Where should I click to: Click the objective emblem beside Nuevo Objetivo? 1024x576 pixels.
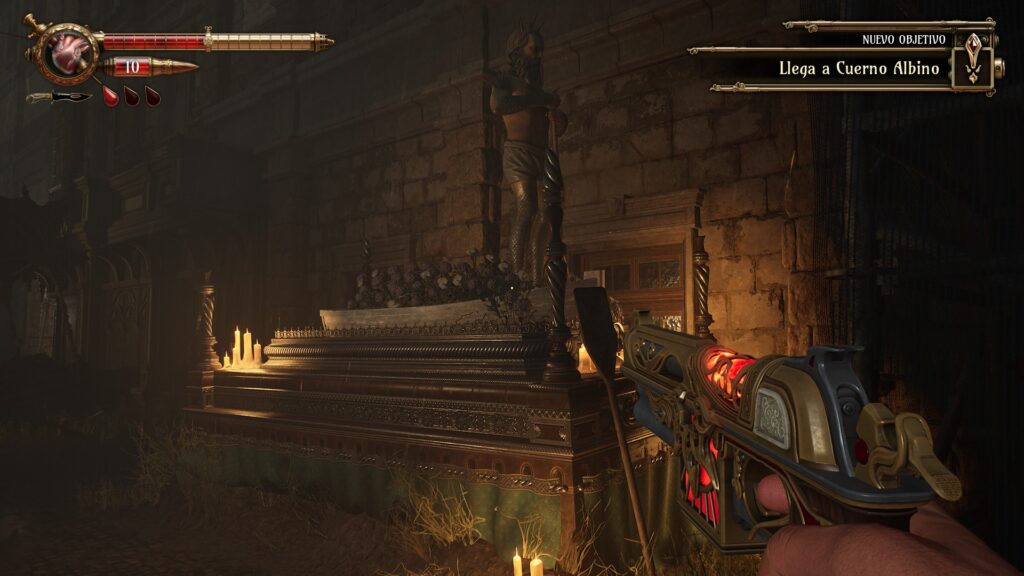pos(972,57)
